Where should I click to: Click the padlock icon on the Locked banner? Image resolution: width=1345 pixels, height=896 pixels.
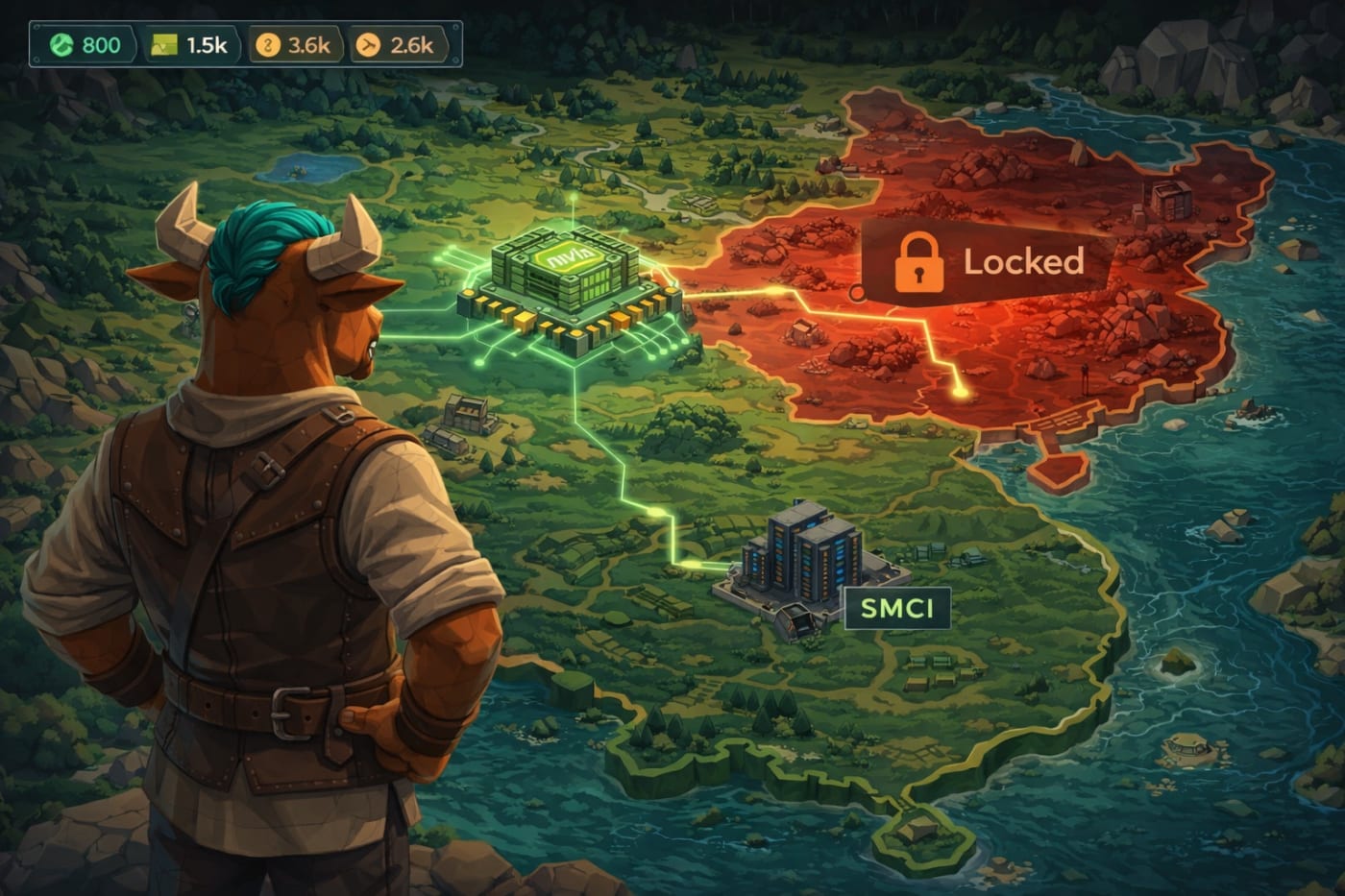[x=918, y=261]
